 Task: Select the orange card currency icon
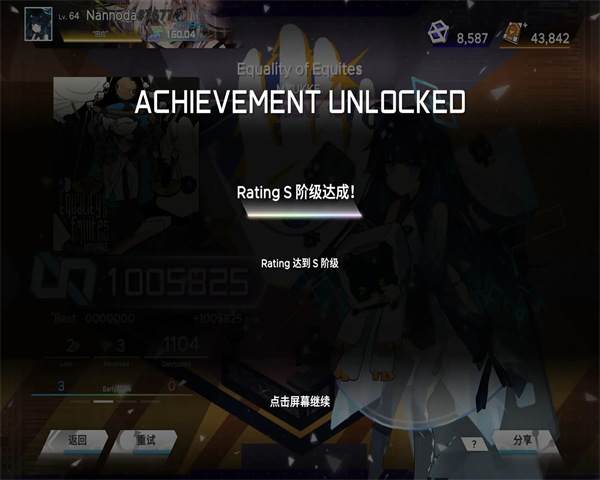(x=512, y=35)
